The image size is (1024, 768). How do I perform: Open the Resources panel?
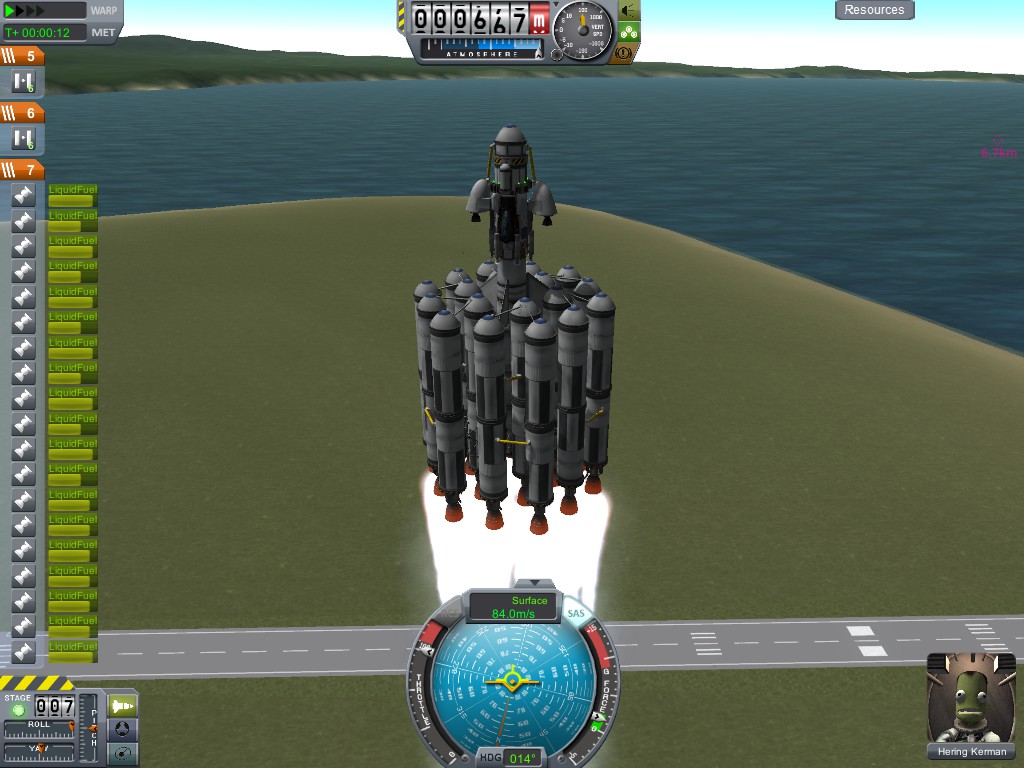(874, 10)
